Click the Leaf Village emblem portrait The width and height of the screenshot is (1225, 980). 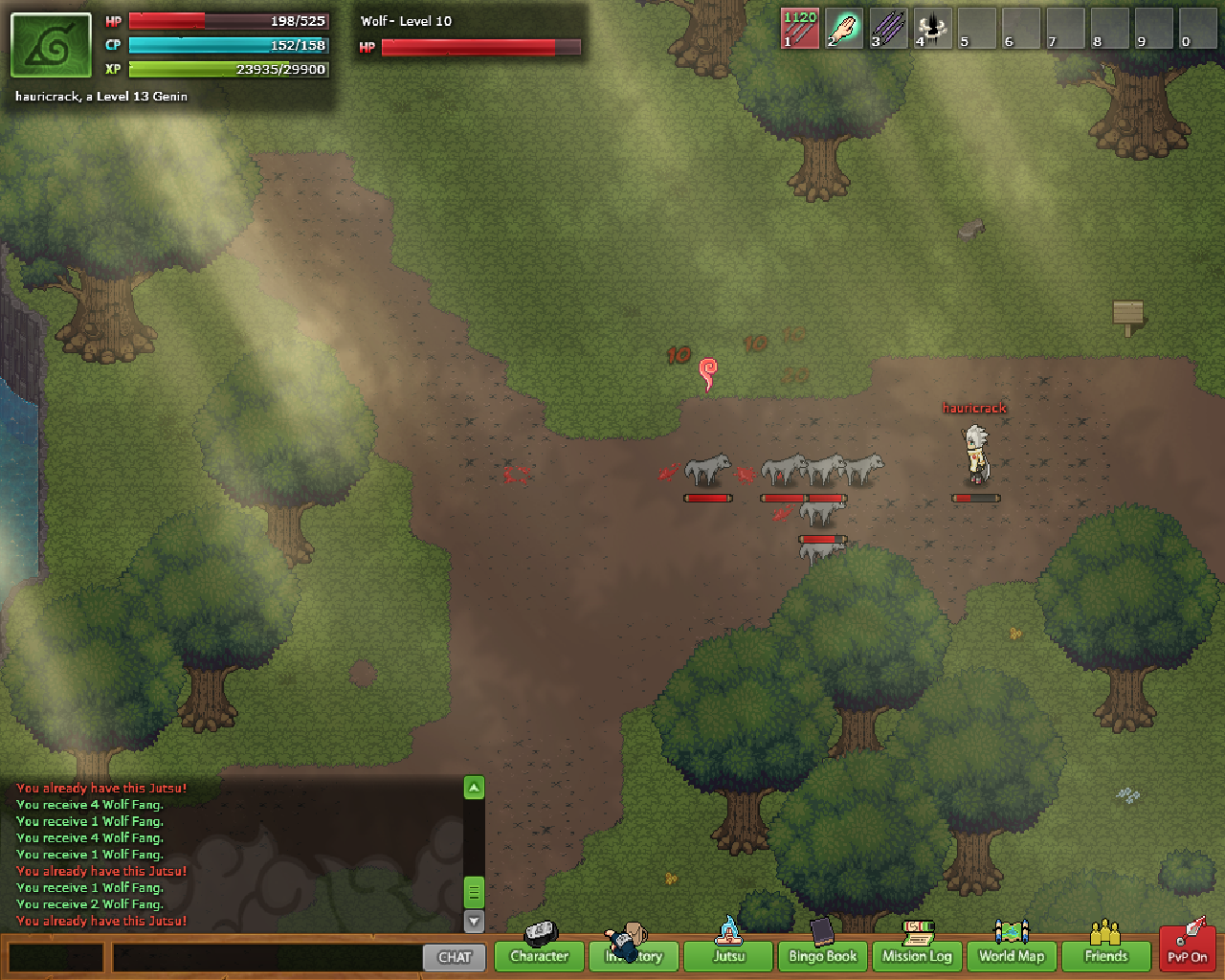click(x=52, y=45)
